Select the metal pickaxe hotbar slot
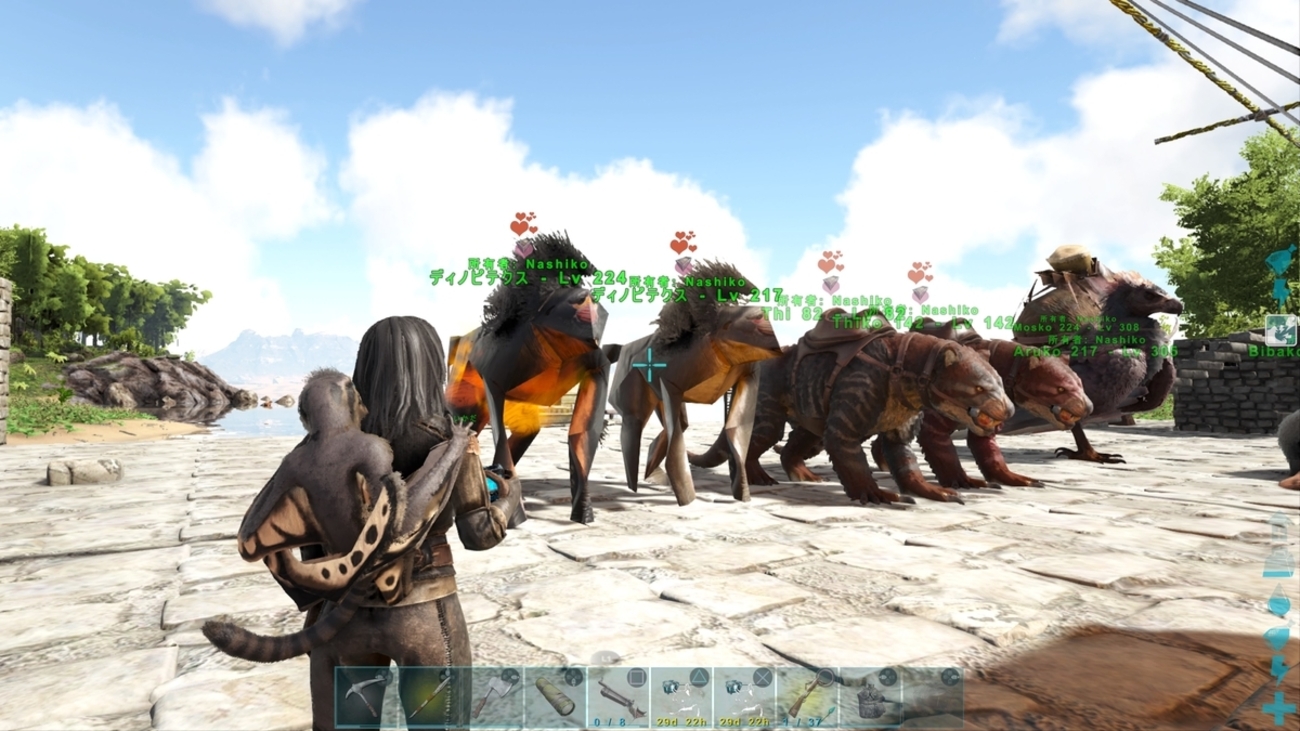This screenshot has width=1300, height=731. click(x=366, y=696)
